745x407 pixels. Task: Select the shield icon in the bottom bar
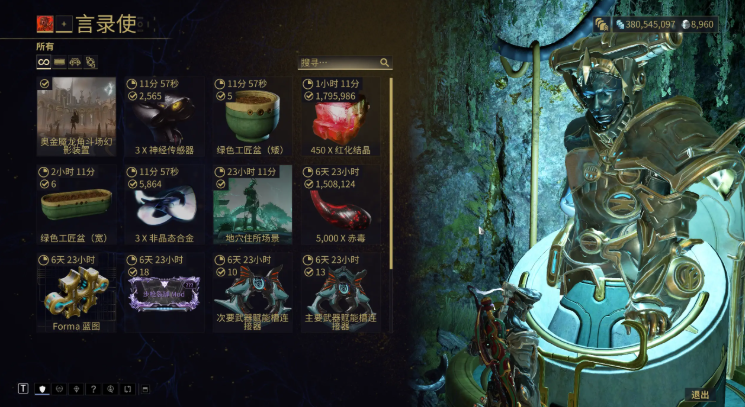click(x=42, y=388)
